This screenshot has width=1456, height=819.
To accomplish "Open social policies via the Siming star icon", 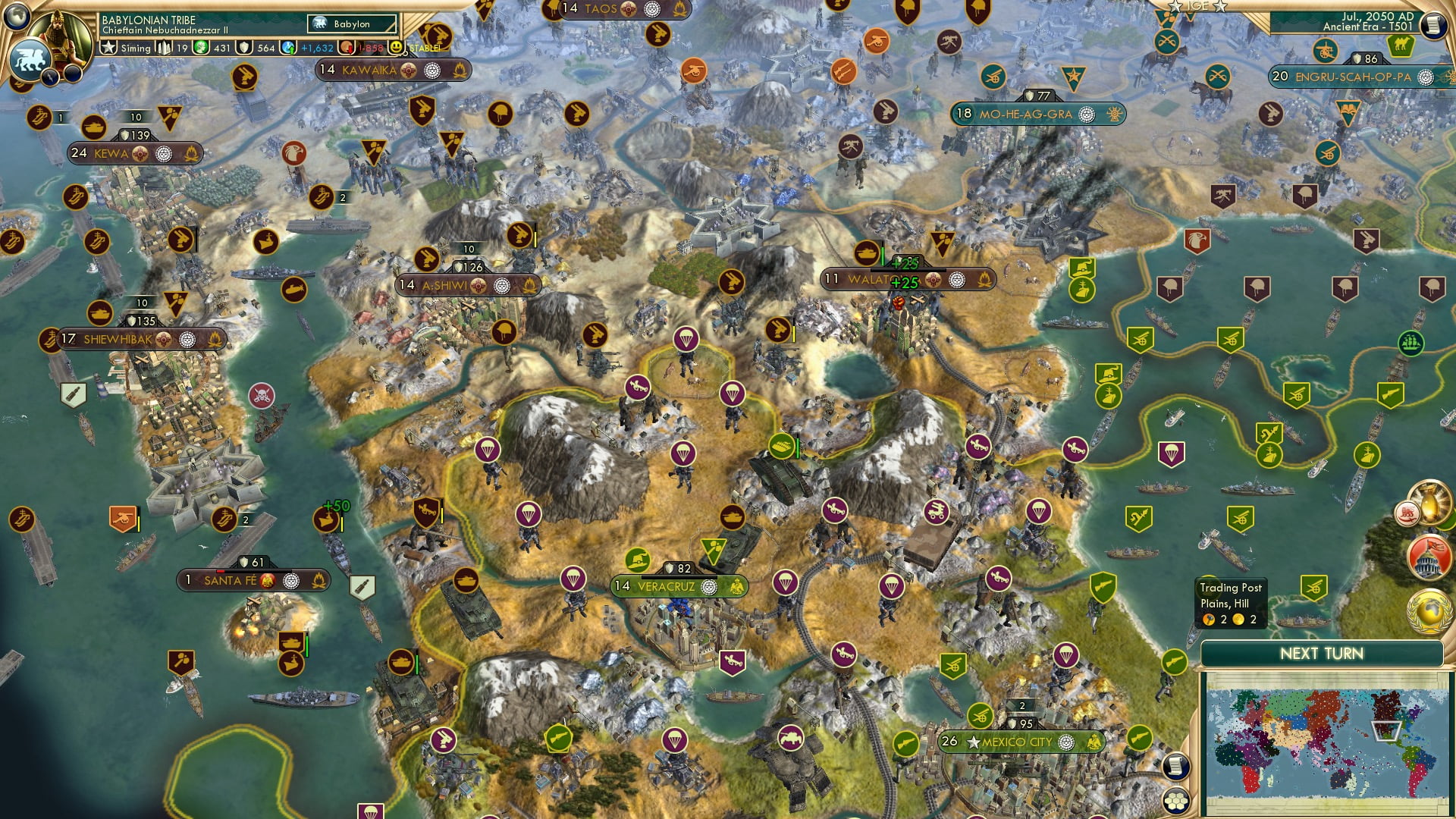I will click(108, 47).
